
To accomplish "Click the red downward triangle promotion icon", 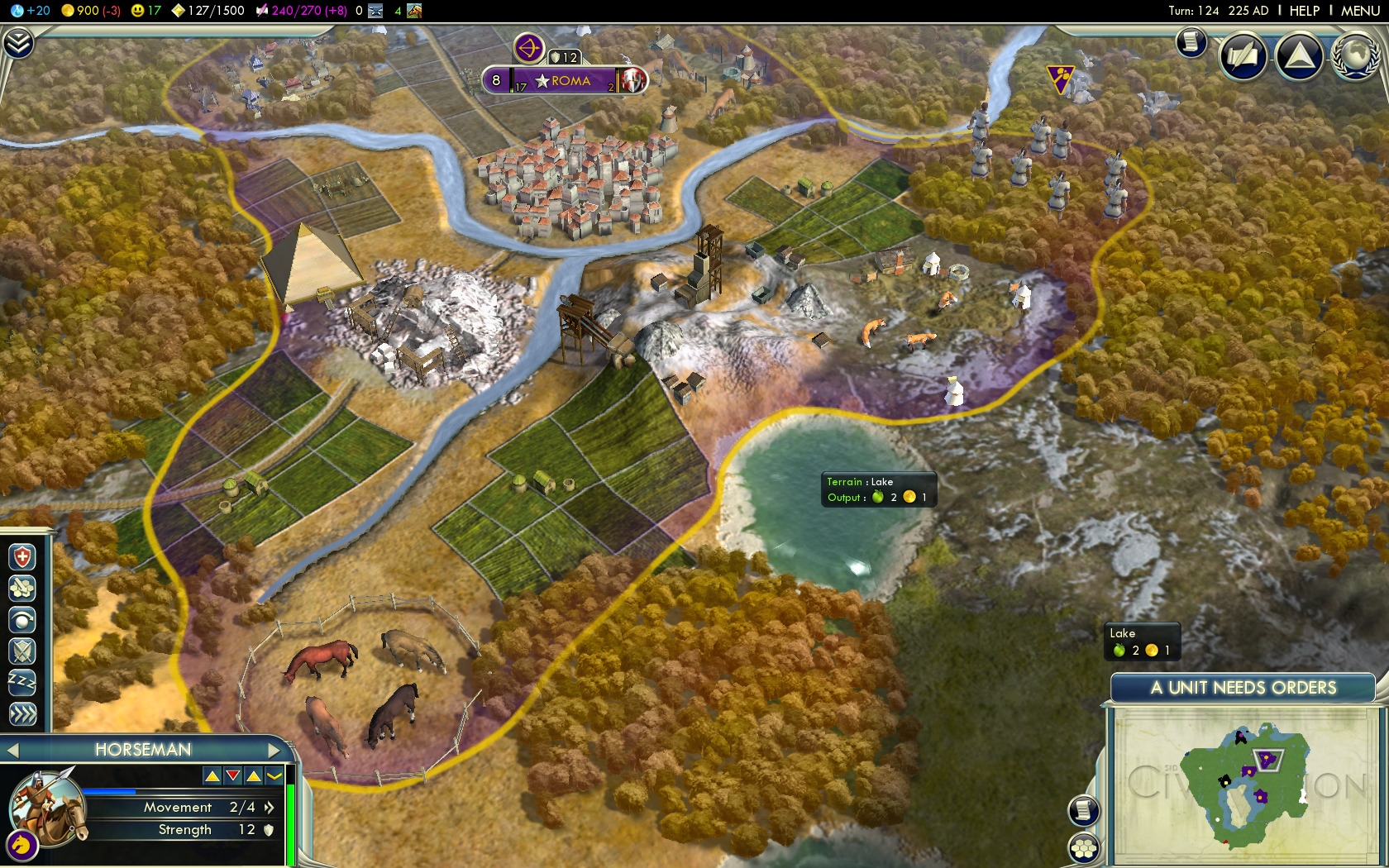I will [x=233, y=775].
